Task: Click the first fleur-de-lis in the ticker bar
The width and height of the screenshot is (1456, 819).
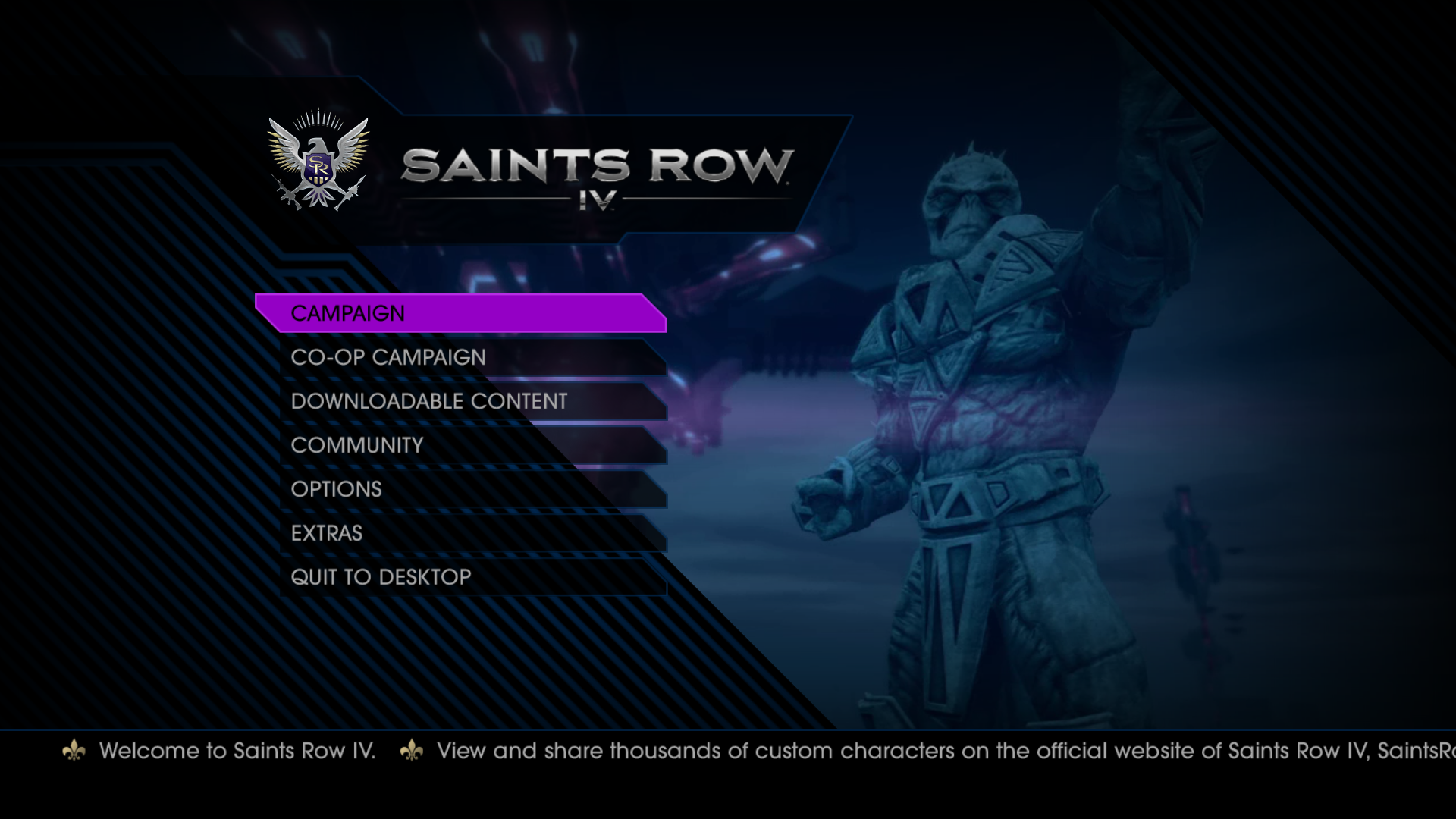Action: [x=74, y=752]
